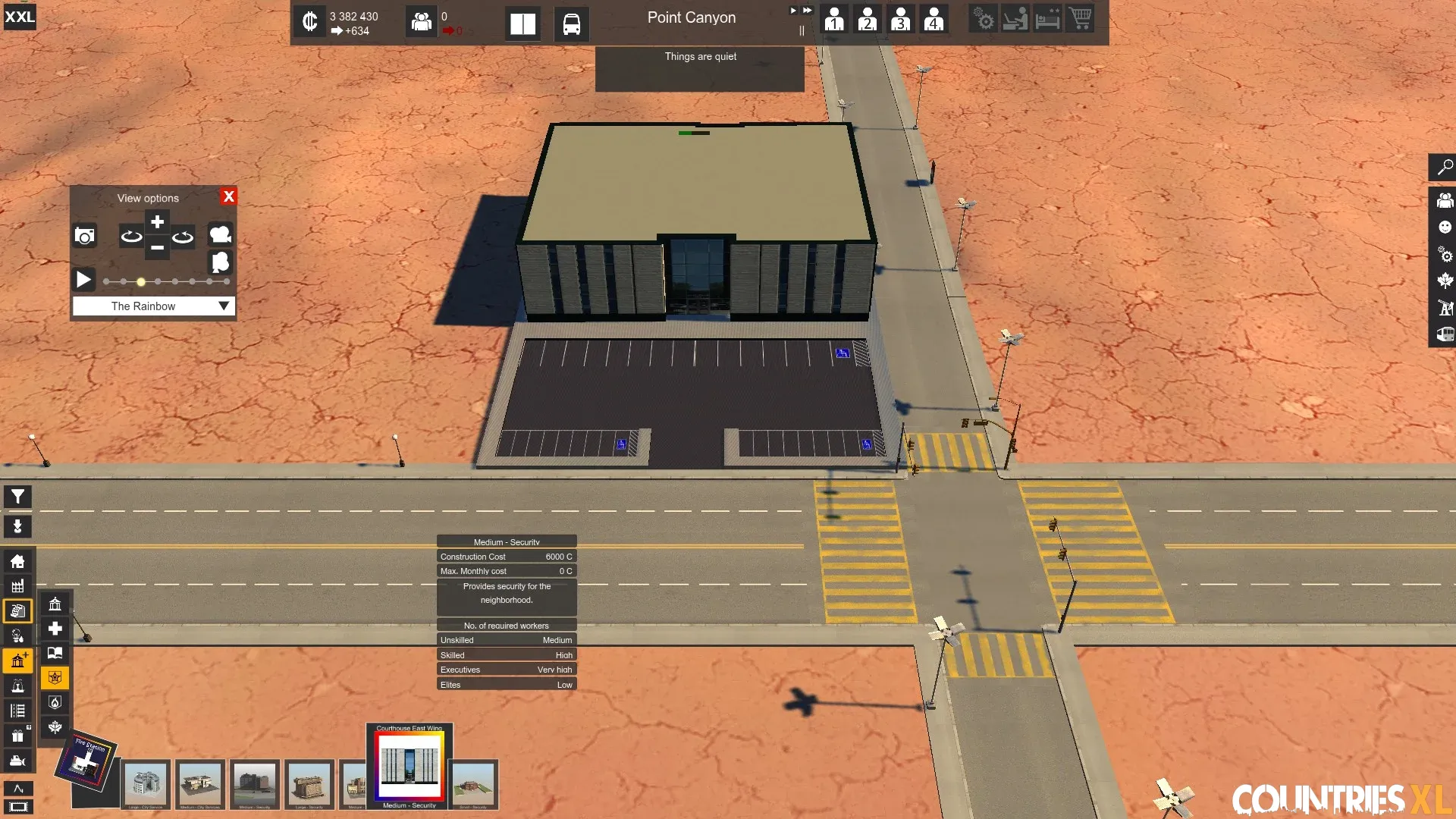Viewport: 1456px width, 819px height.
Task: Close the View options panel
Action: tap(228, 196)
